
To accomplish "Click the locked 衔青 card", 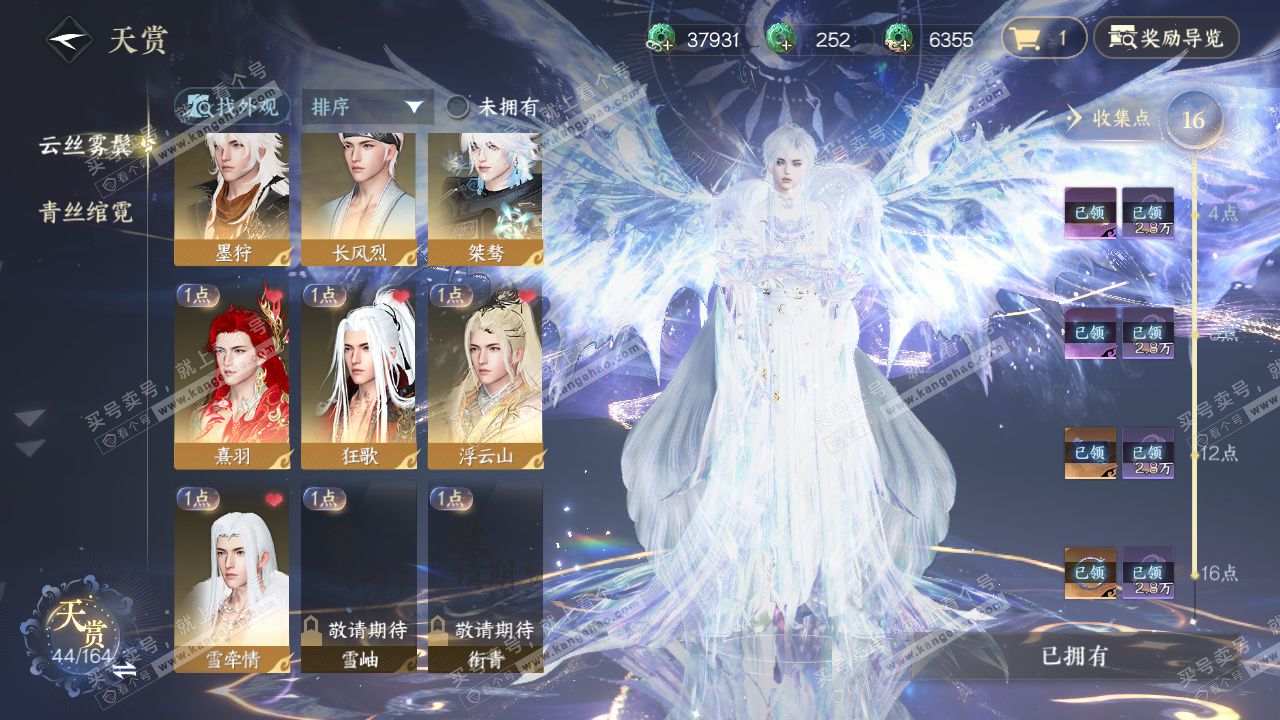I will [x=486, y=578].
